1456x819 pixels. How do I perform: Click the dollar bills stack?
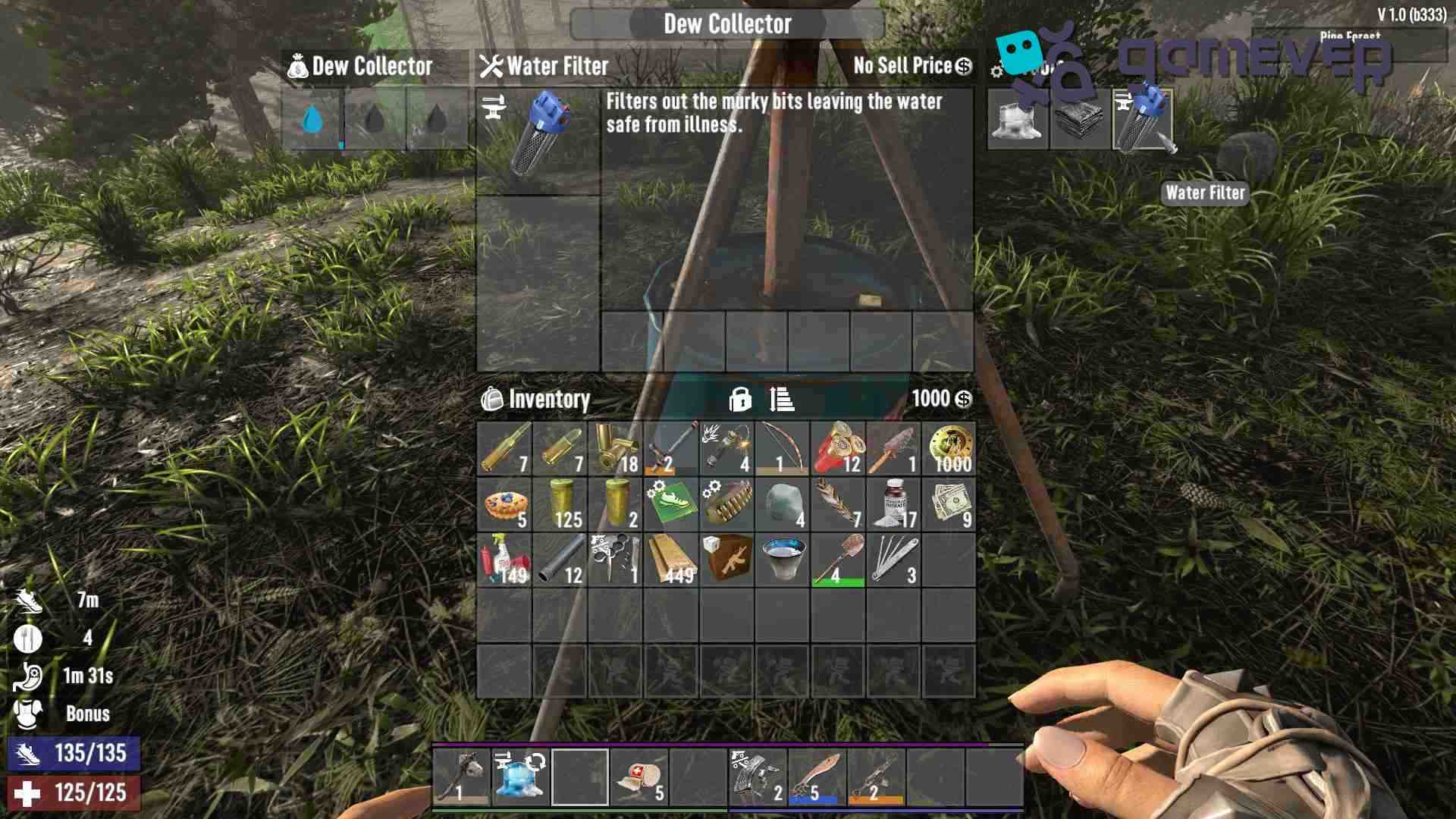[x=949, y=504]
